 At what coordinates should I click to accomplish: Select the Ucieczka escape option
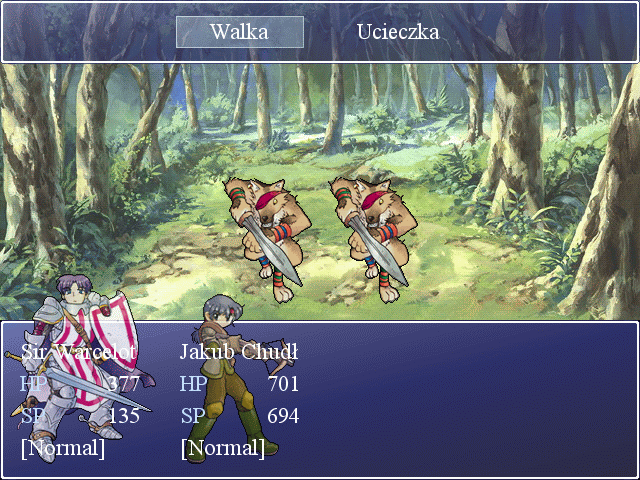[x=398, y=32]
